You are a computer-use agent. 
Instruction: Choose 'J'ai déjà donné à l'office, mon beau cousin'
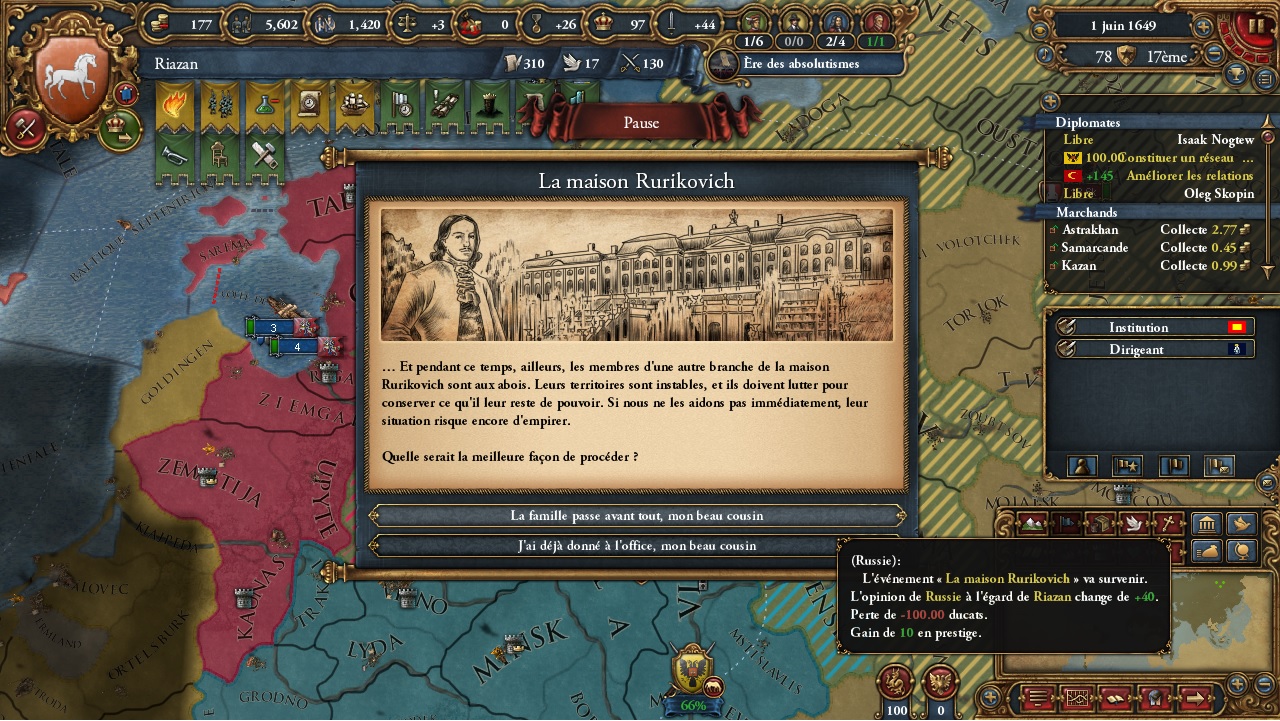click(638, 545)
